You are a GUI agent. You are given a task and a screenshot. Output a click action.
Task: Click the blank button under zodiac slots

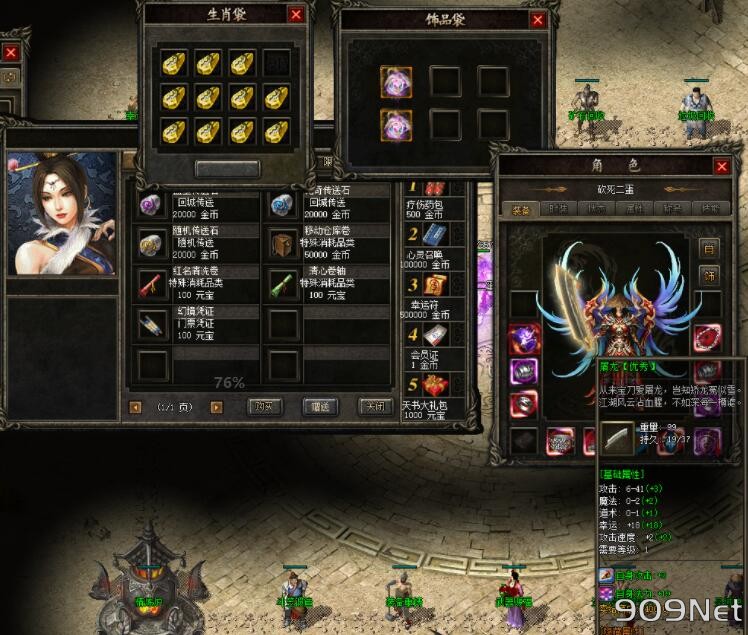(x=227, y=169)
